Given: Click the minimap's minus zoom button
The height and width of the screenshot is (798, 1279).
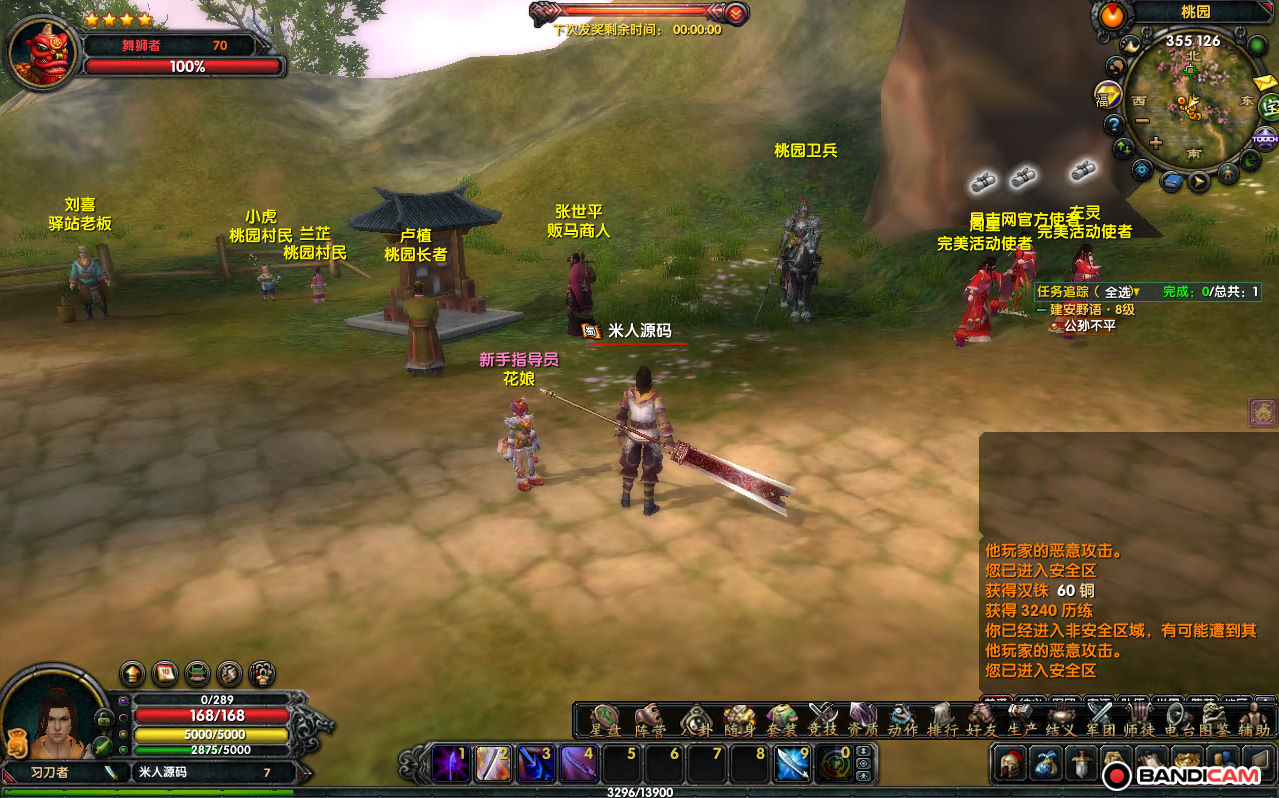Looking at the screenshot, I should [x=1142, y=120].
